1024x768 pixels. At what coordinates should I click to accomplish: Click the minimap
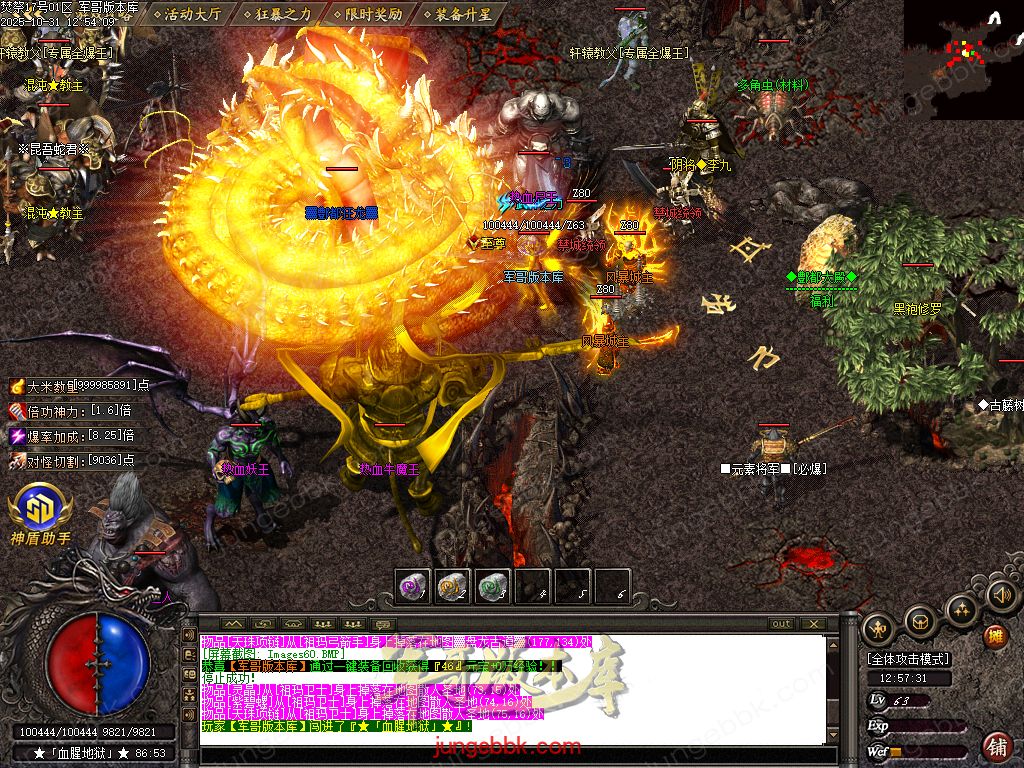963,58
